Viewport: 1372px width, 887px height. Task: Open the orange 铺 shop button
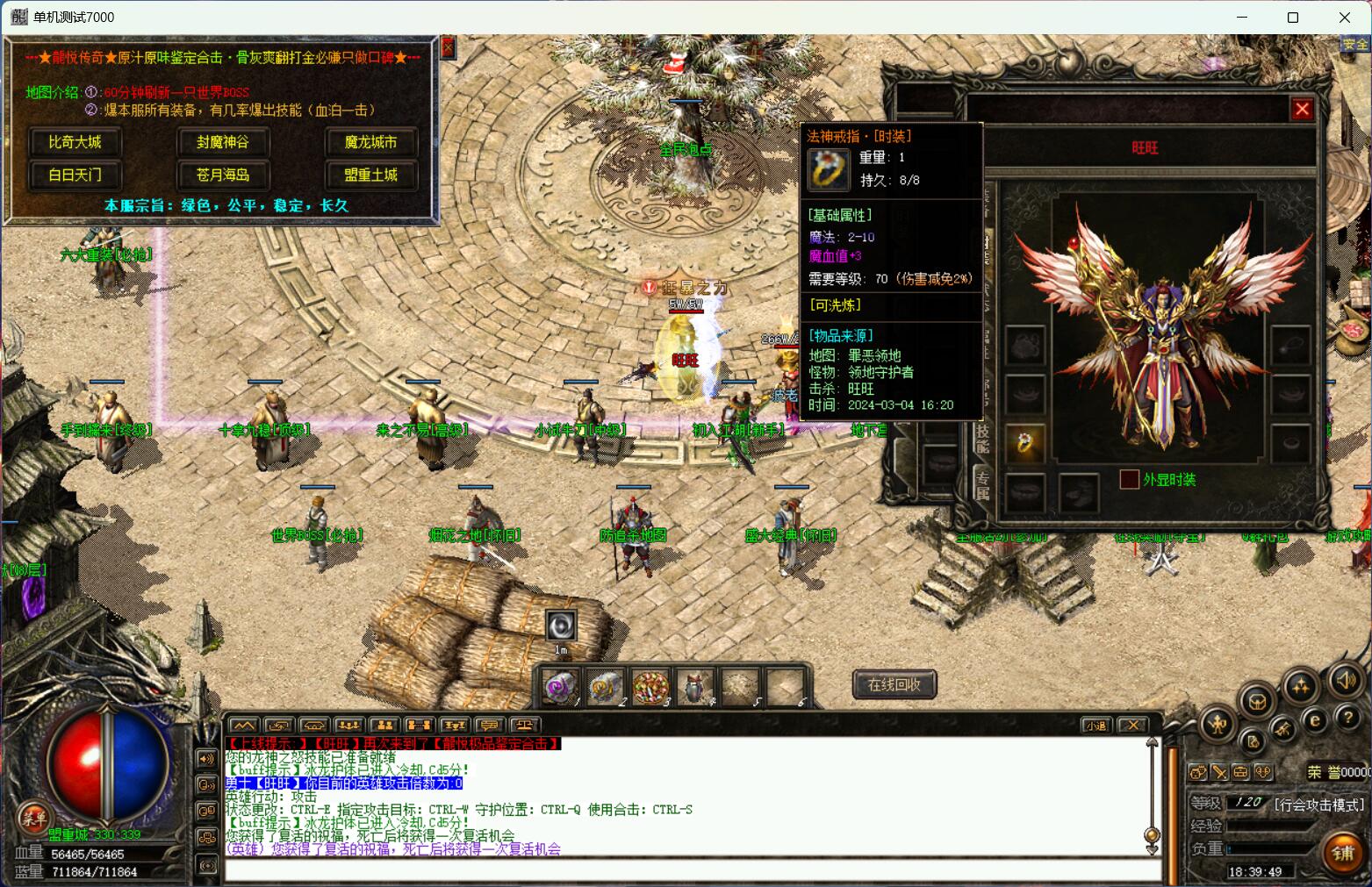coord(1342,853)
